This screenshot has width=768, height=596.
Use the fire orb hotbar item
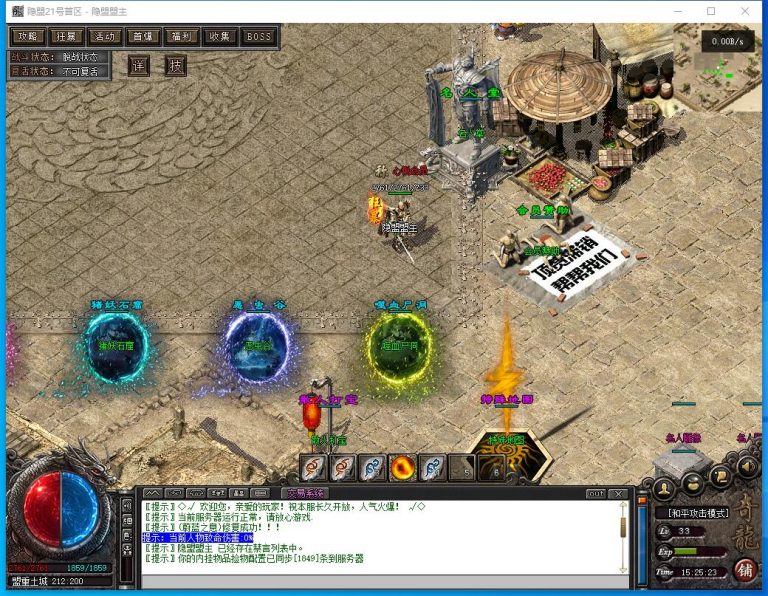click(x=403, y=467)
